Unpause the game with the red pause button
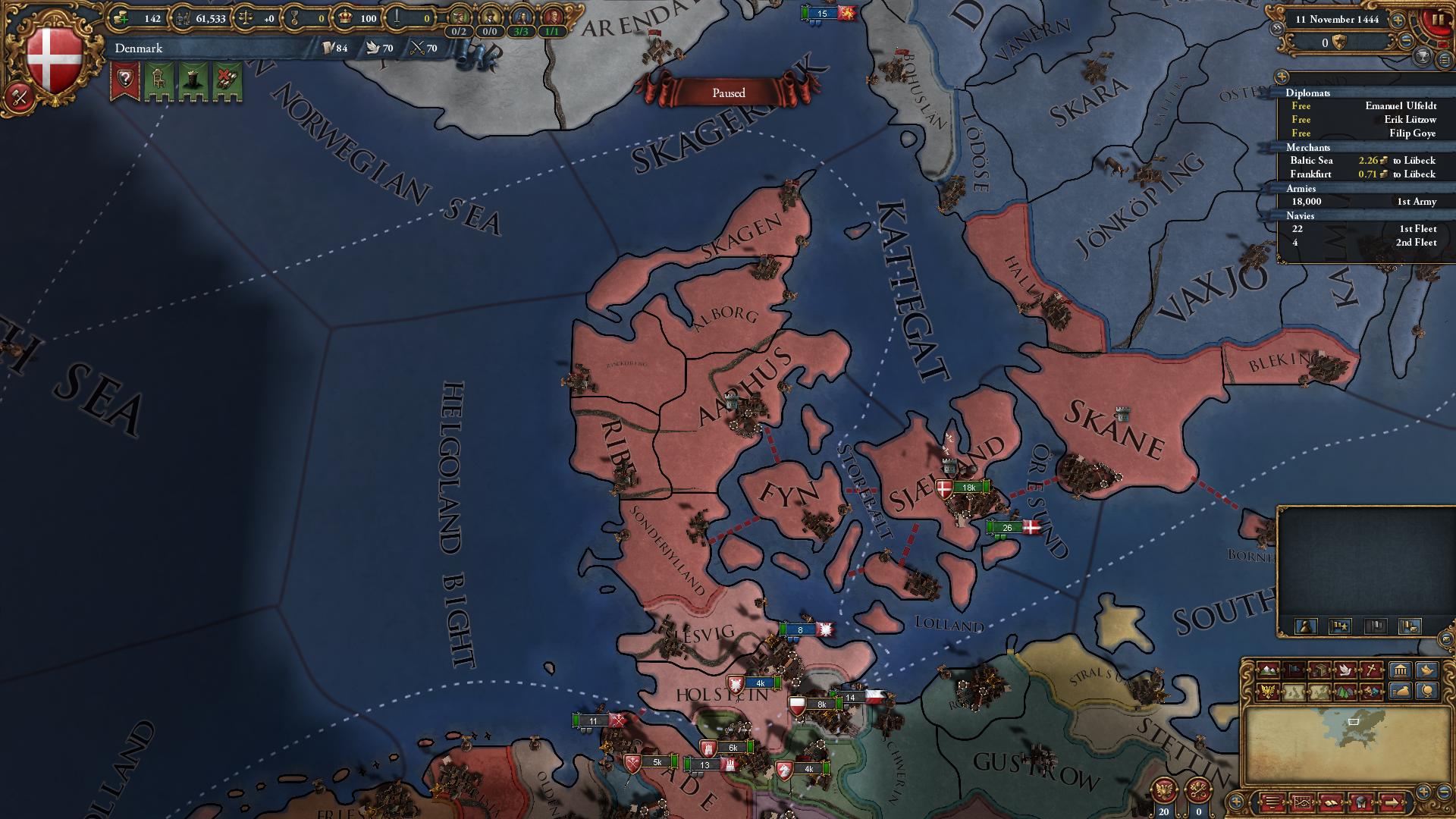 coord(1438,19)
